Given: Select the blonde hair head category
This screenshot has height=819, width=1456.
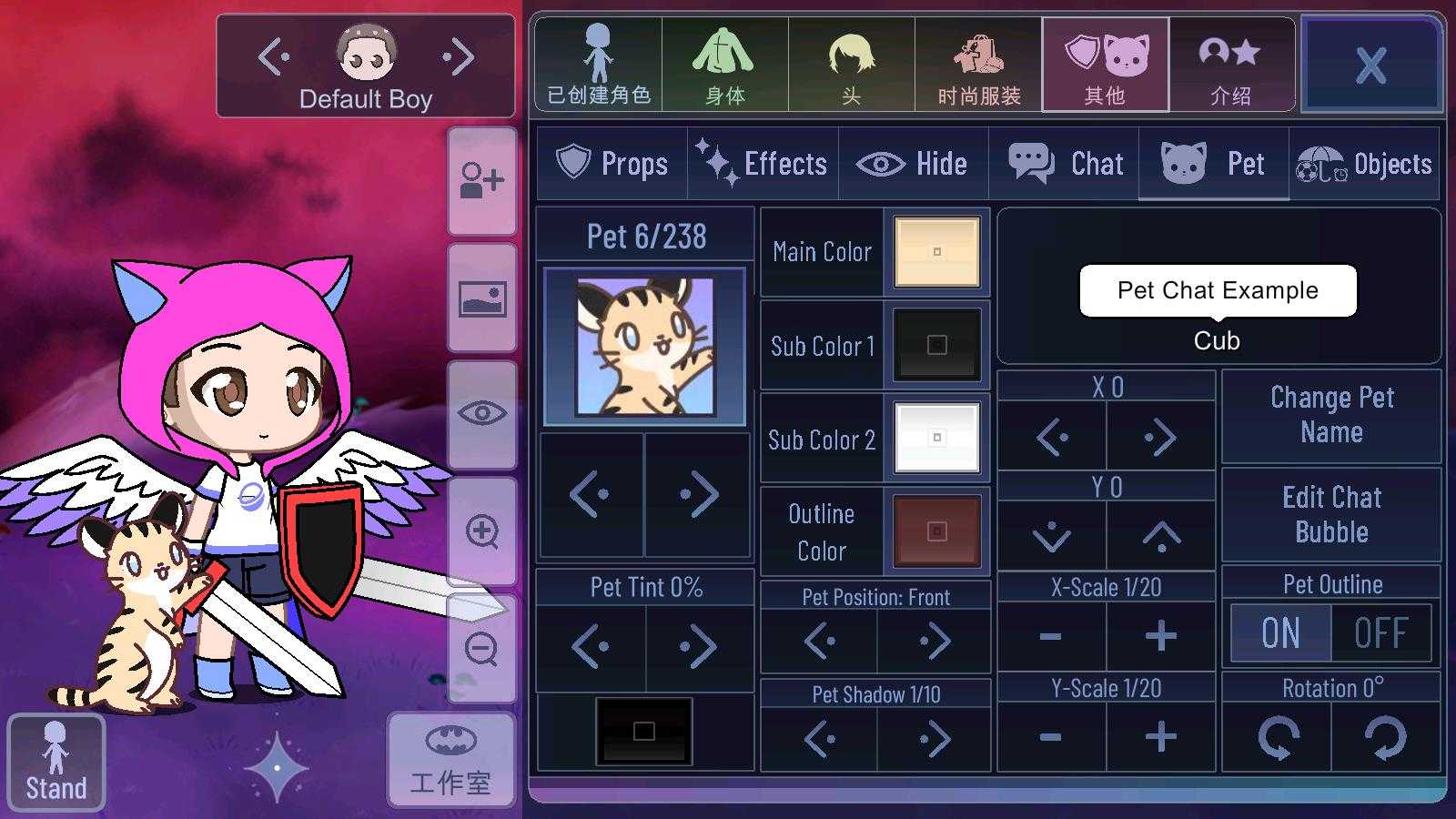Looking at the screenshot, I should tap(851, 66).
